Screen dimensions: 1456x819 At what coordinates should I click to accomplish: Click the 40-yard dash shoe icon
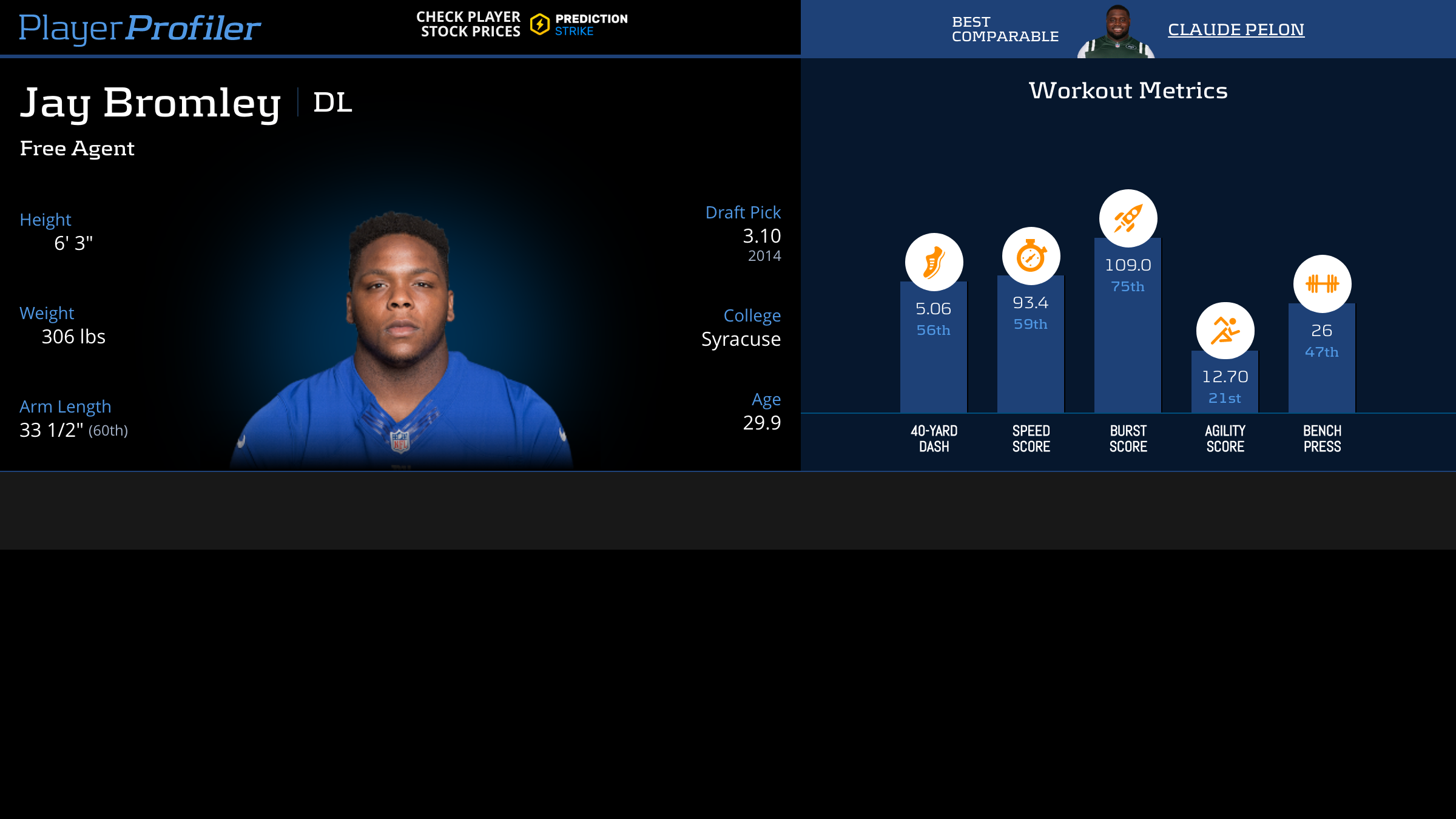point(934,262)
